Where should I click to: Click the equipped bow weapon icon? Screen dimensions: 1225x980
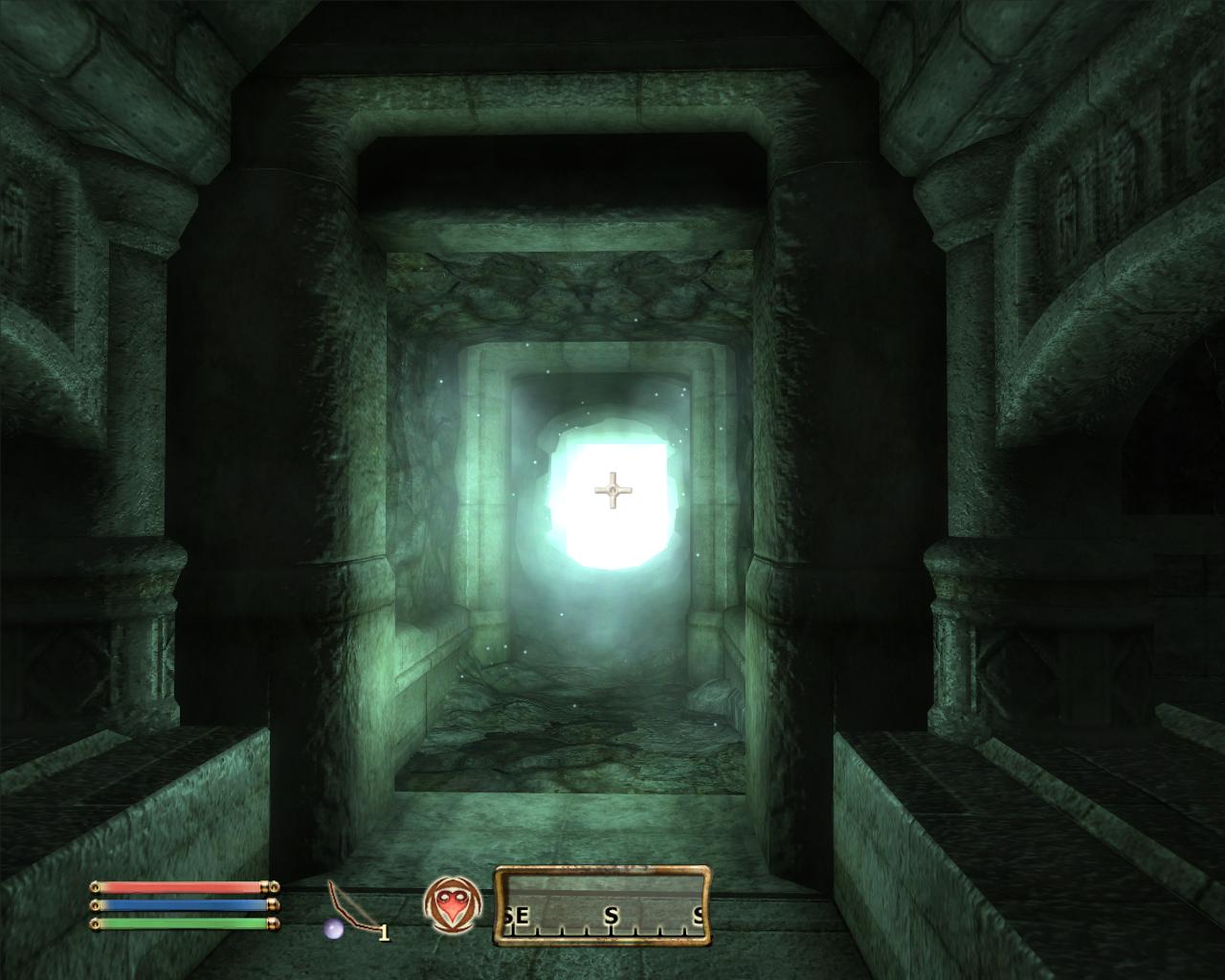point(350,907)
